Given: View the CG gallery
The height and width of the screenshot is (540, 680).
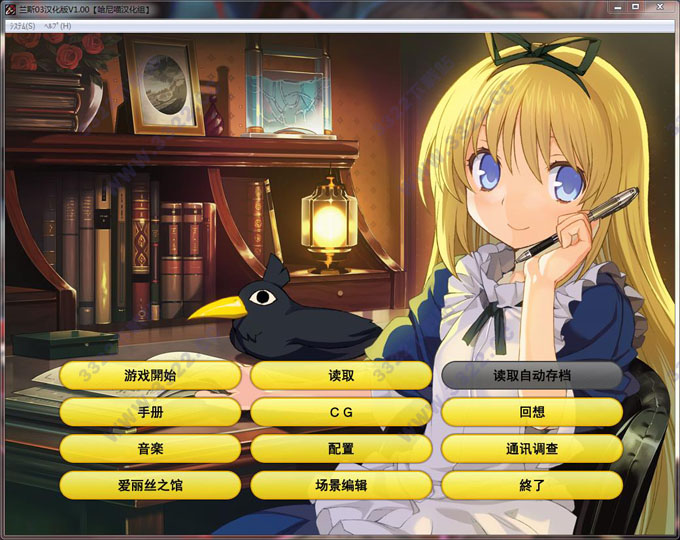Looking at the screenshot, I should (341, 412).
